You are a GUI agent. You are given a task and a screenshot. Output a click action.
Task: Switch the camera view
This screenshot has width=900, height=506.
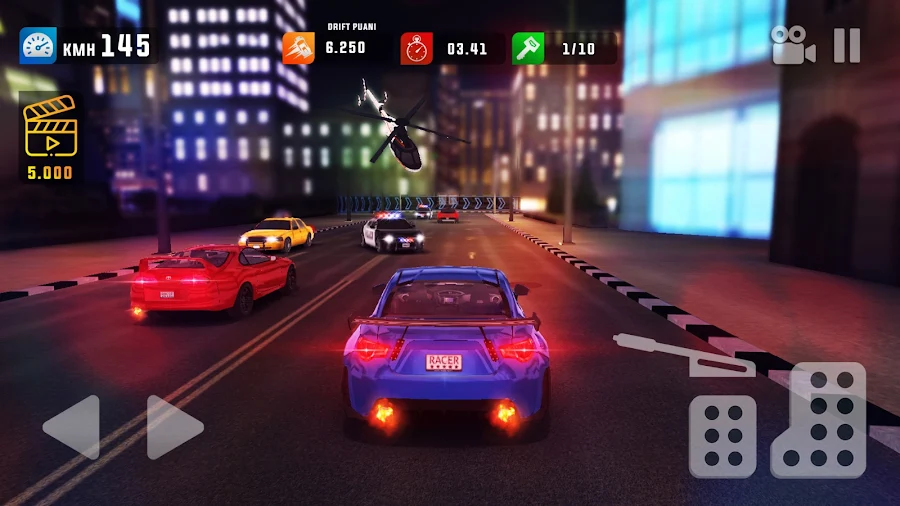792,46
